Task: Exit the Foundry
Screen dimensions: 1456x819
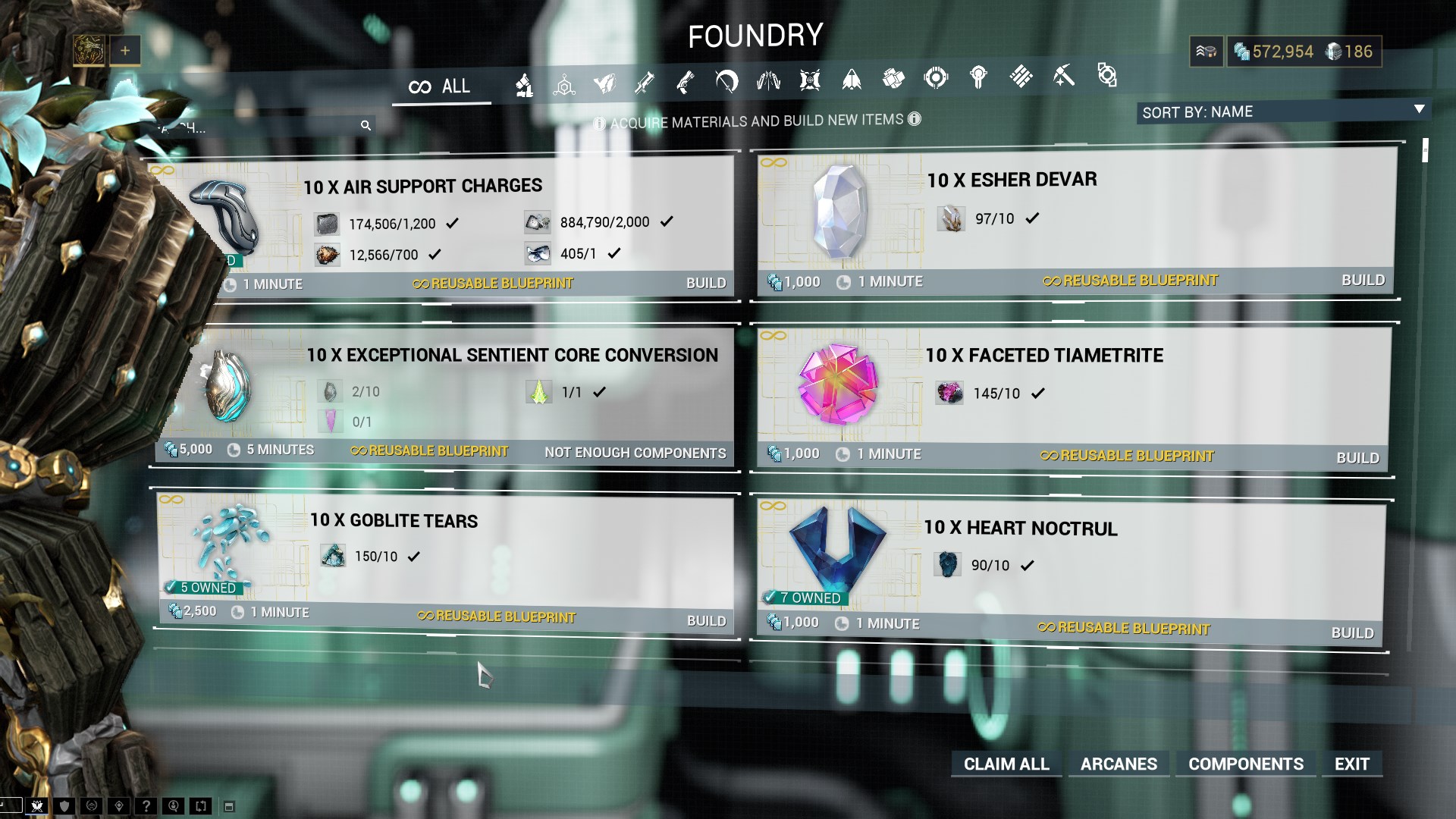Action: point(1351,764)
